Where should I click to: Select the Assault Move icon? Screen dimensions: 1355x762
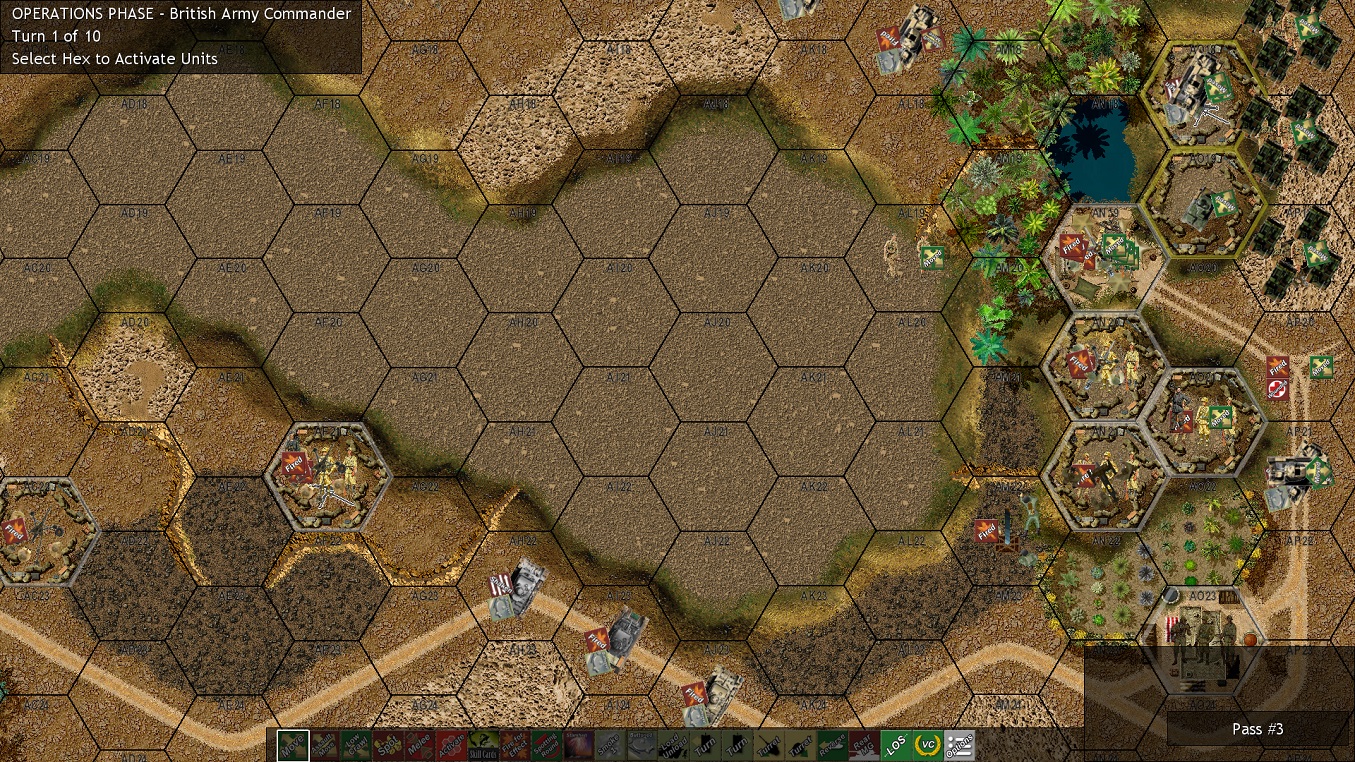(x=323, y=746)
